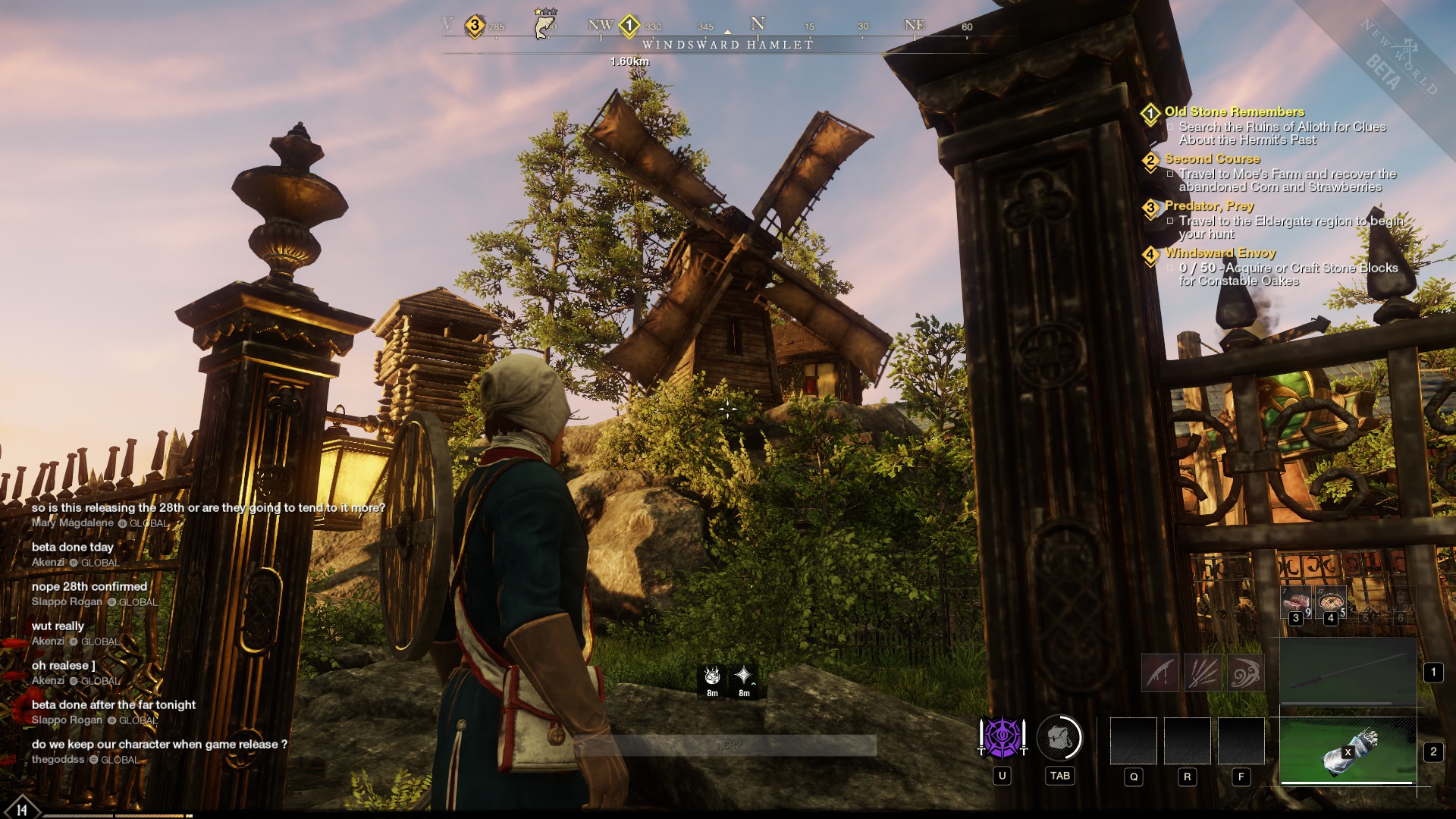Click quest marker 3 on the compass
This screenshot has height=819, width=1456.
click(x=475, y=25)
